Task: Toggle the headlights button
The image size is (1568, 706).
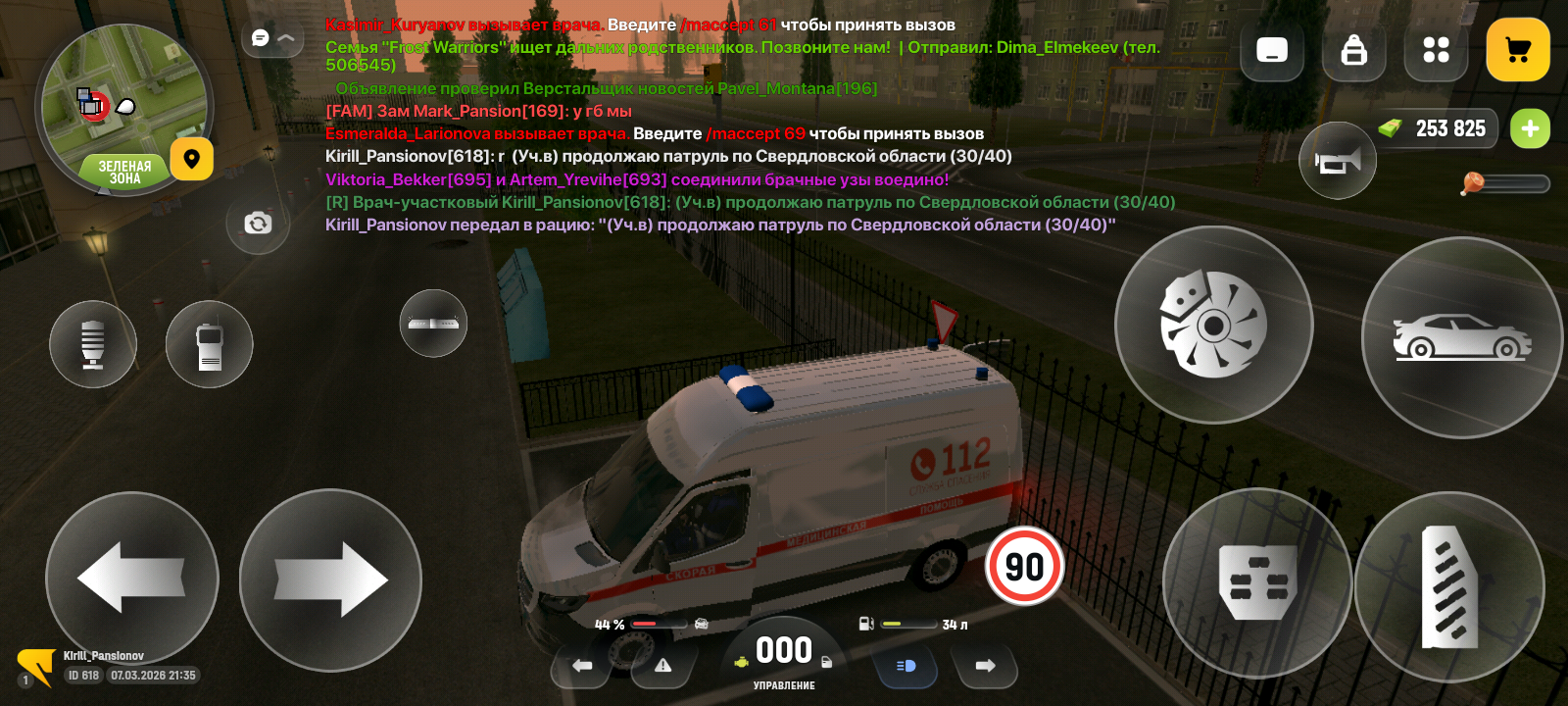Action: click(x=905, y=666)
